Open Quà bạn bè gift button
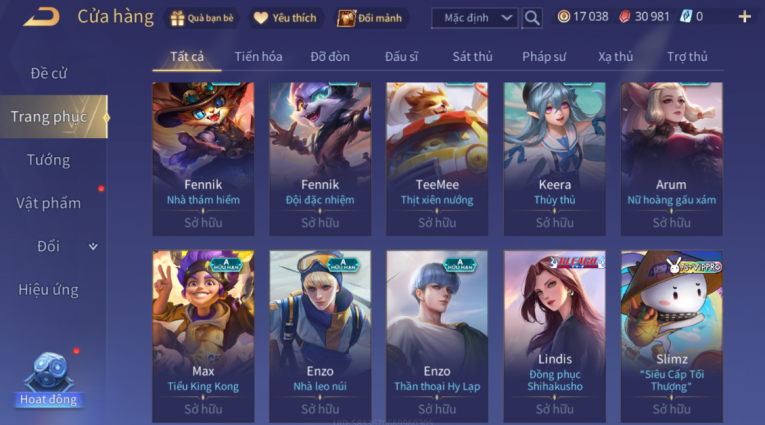Screen dimensions: 765x425 (204, 17)
